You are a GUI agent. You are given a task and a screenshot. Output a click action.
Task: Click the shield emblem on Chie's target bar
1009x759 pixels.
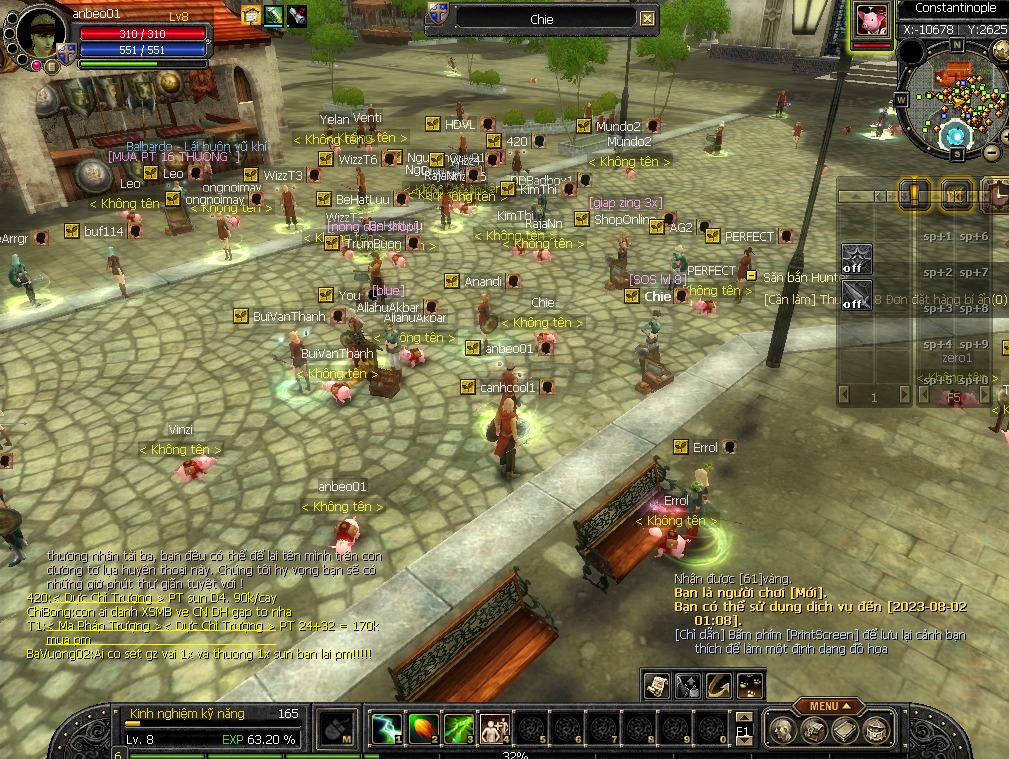point(437,13)
